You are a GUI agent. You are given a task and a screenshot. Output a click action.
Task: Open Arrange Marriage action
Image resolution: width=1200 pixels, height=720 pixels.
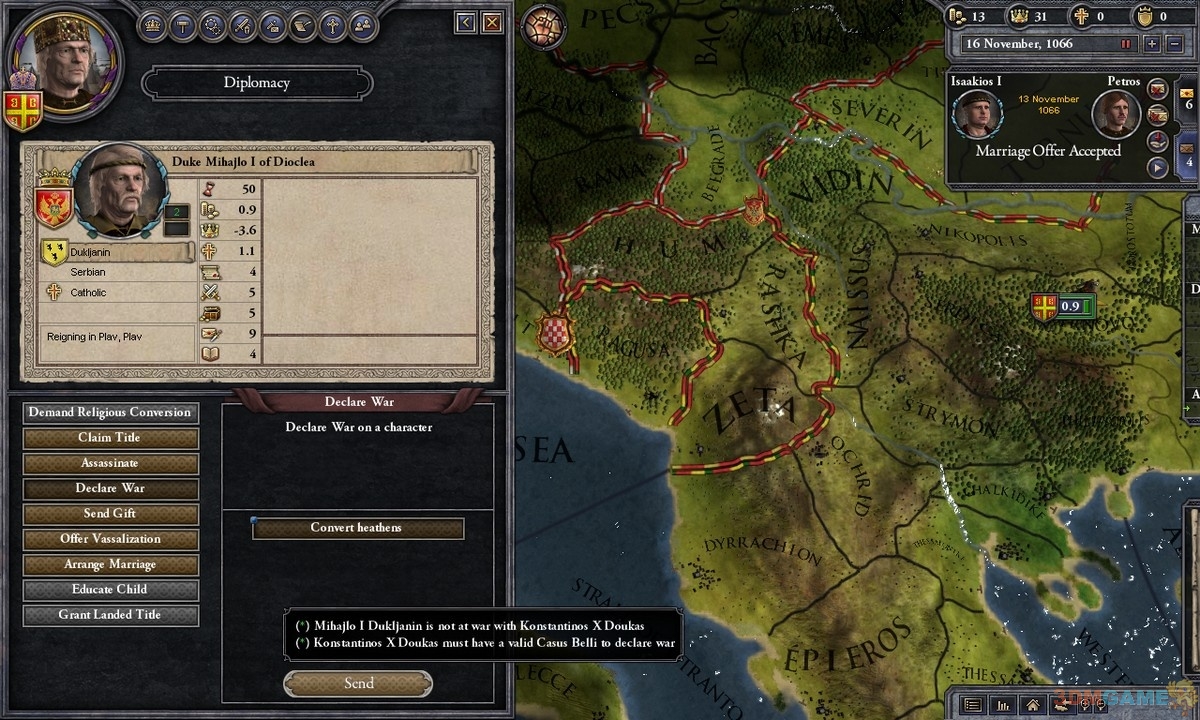[x=110, y=565]
